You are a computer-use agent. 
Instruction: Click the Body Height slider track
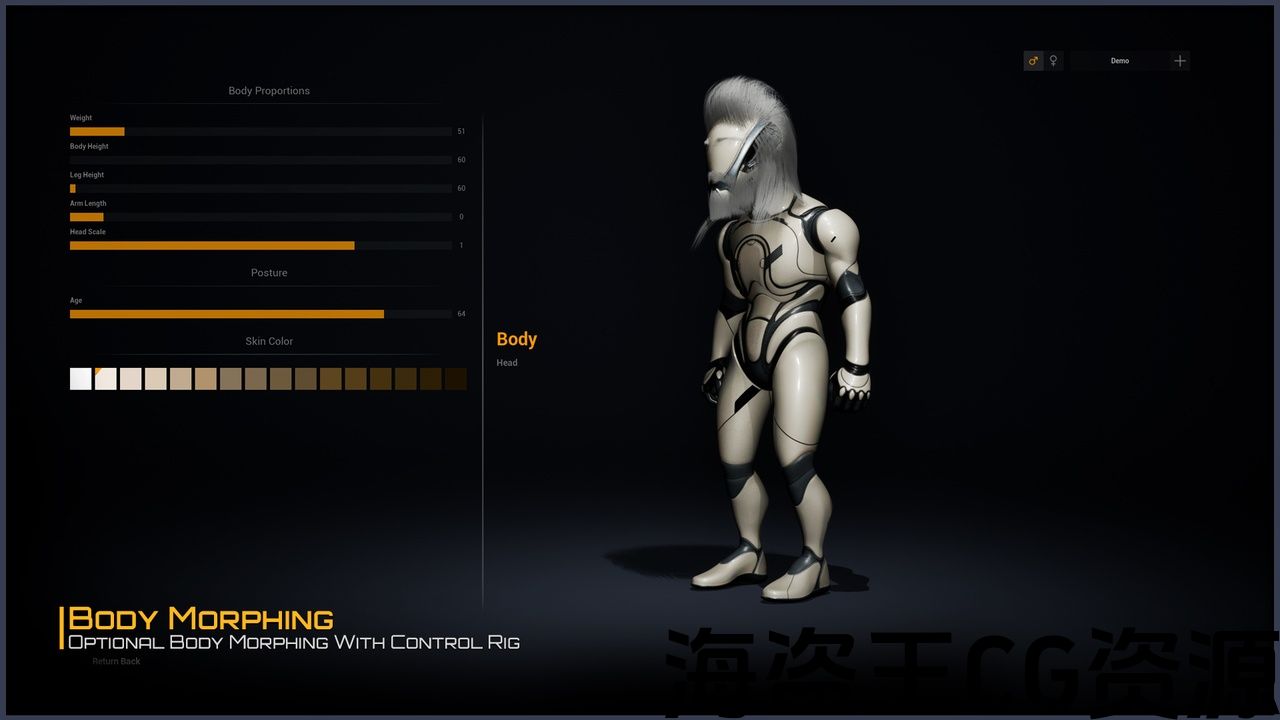coord(260,160)
